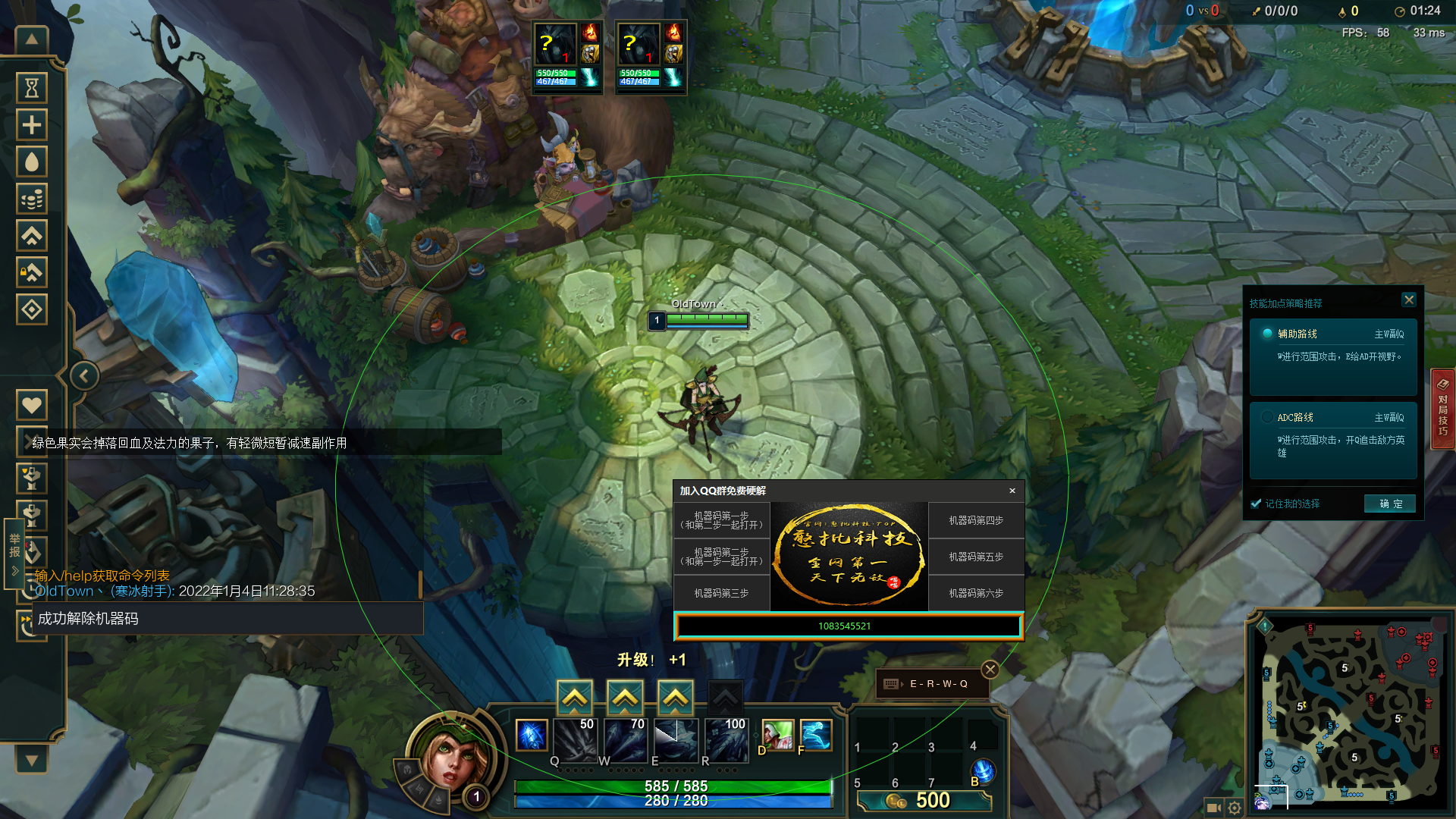The height and width of the screenshot is (819, 1456).
Task: Level up the W ability
Action: tap(625, 697)
